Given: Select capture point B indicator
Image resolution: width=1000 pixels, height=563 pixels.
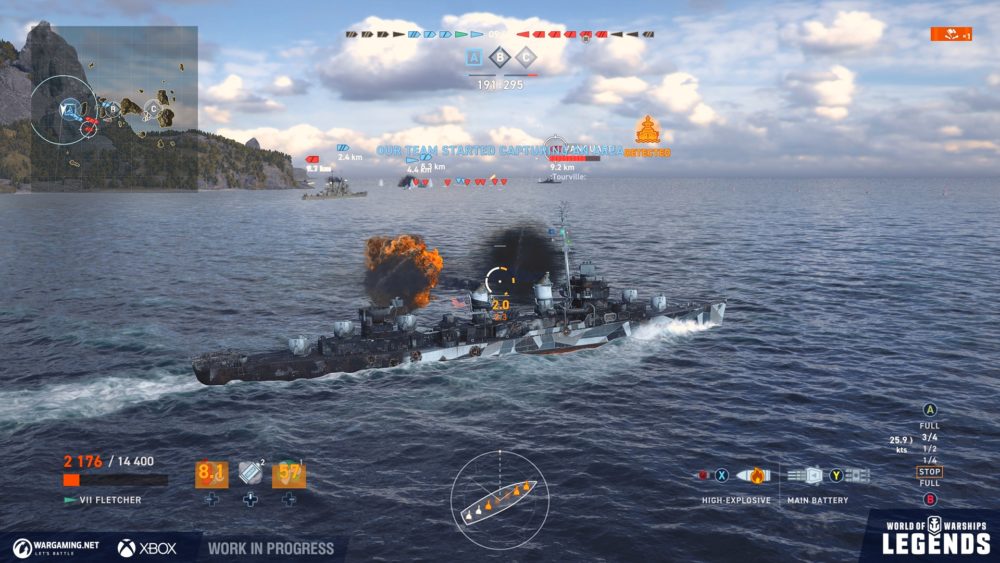Looking at the screenshot, I should (x=501, y=57).
